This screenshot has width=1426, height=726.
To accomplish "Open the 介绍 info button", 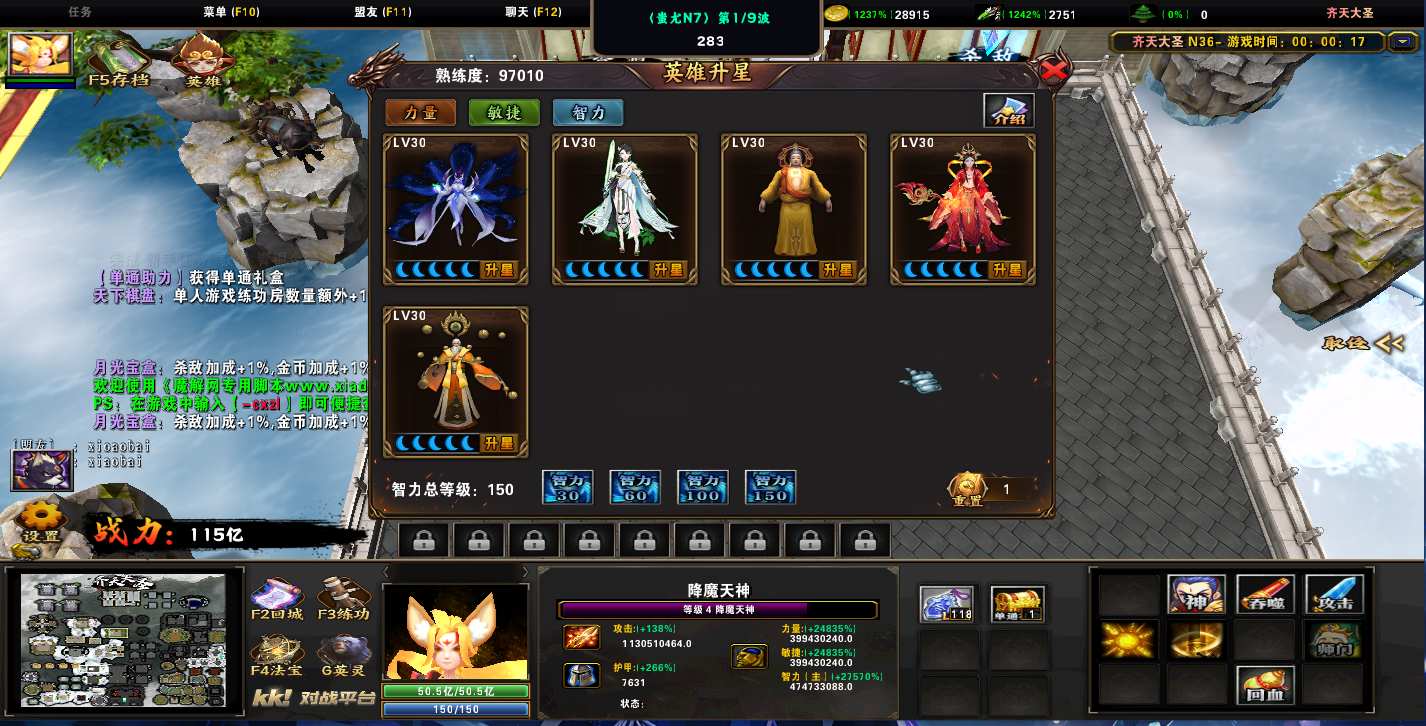I will click(1008, 110).
